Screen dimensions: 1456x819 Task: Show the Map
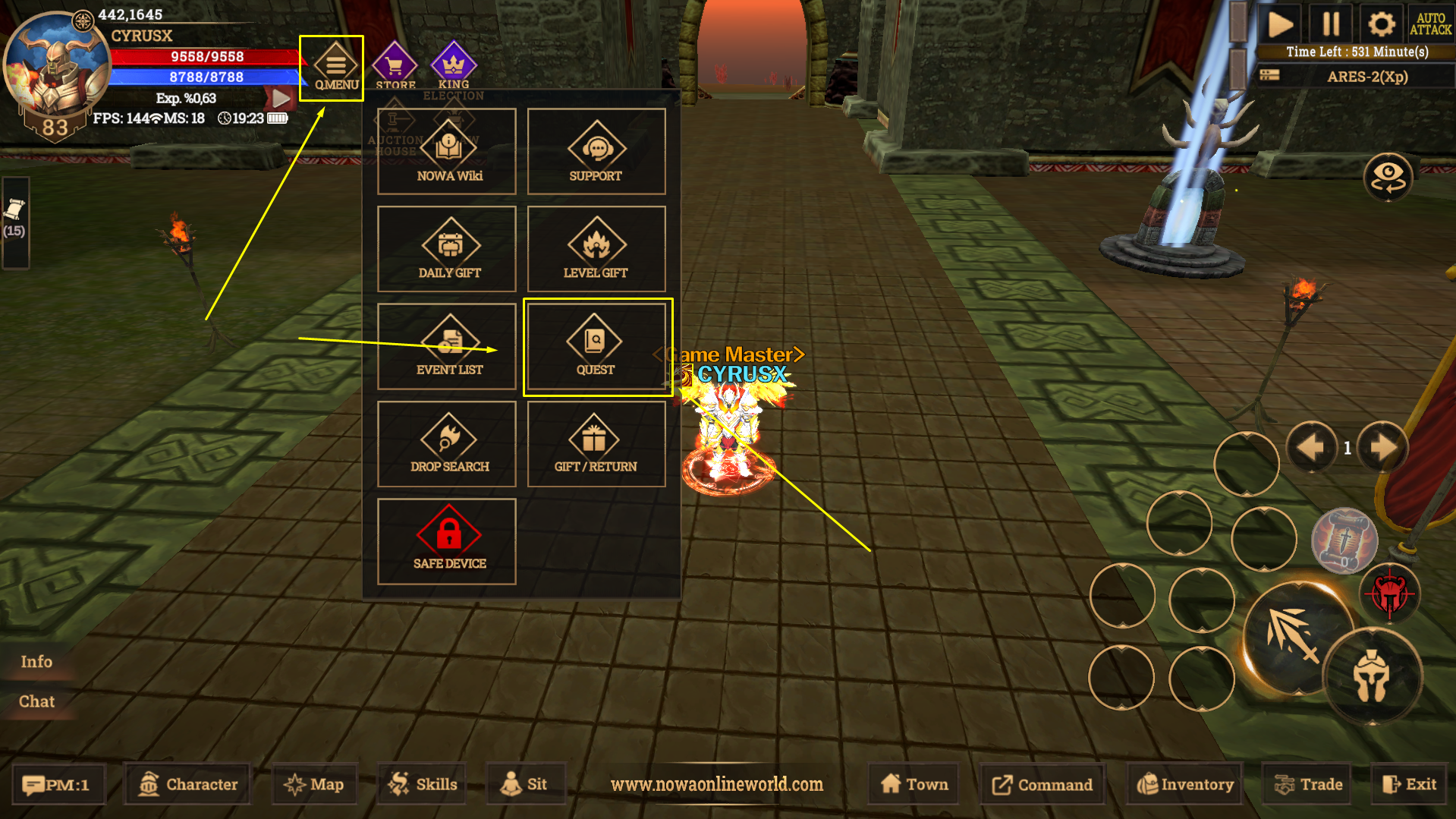click(x=314, y=784)
